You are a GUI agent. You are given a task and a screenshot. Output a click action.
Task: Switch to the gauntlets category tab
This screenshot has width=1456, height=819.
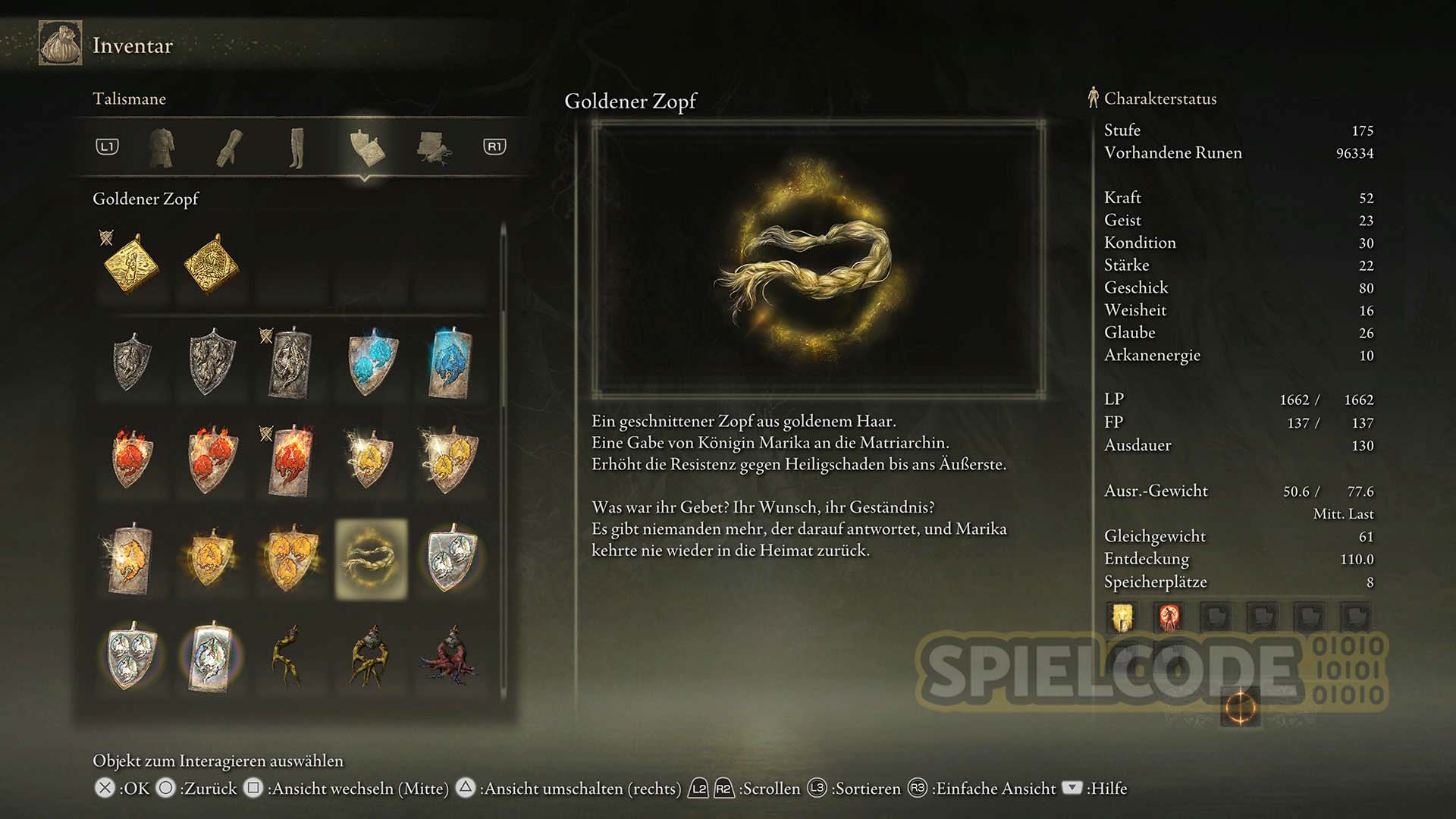230,149
